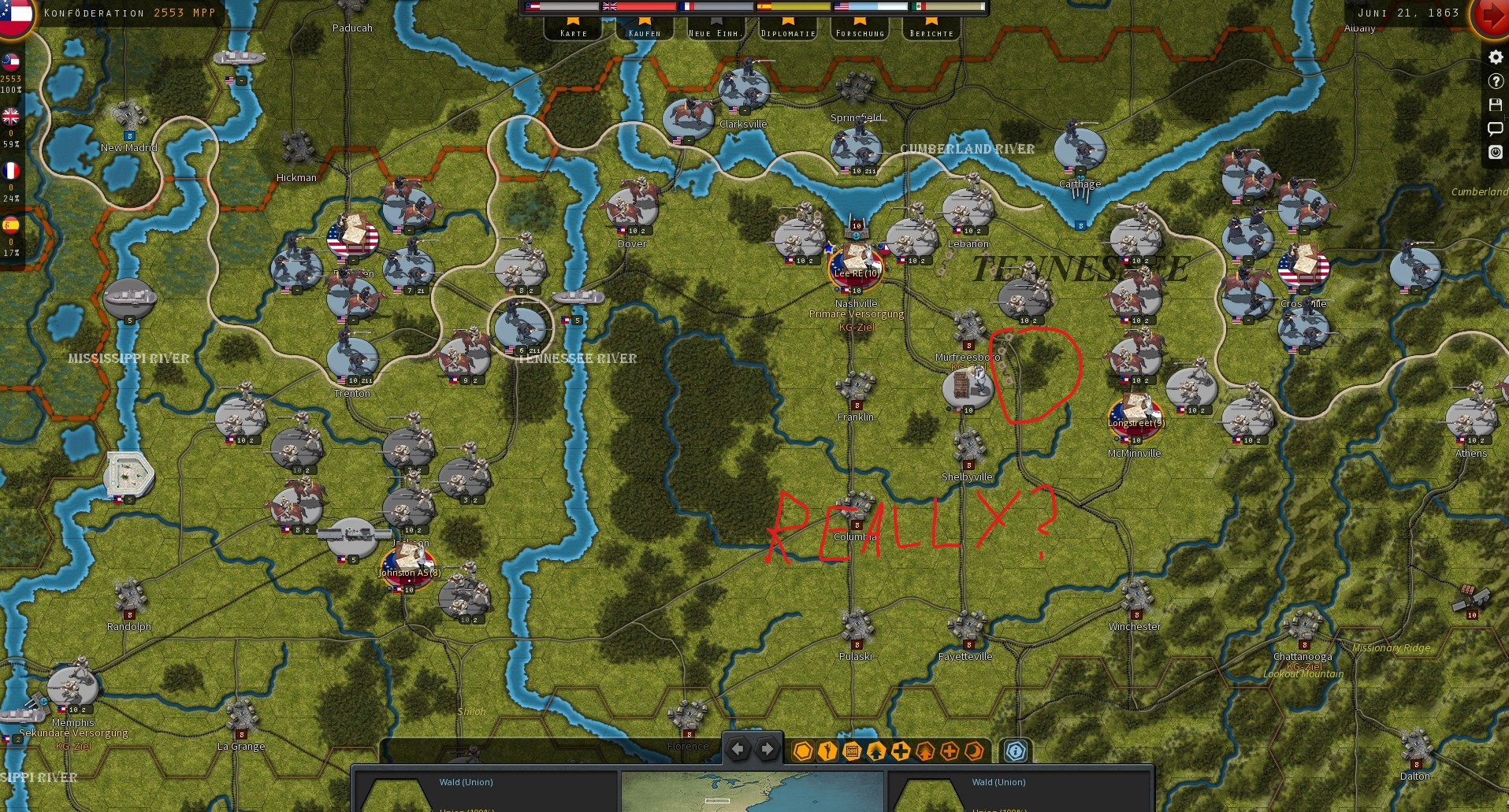The height and width of the screenshot is (812, 1509).
Task: Toggle the star under the Mexico flag
Action: click(x=930, y=23)
